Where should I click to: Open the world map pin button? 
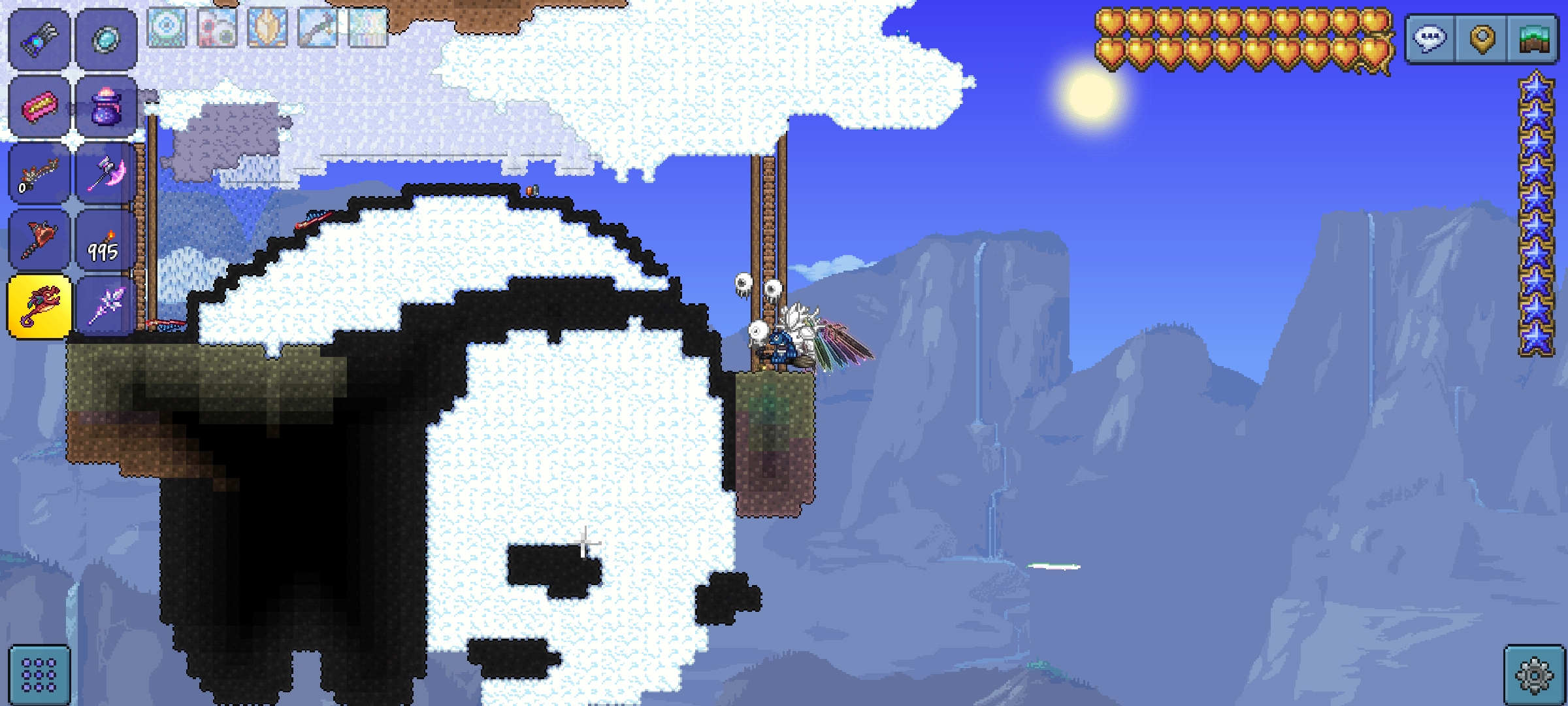pyautogui.click(x=1482, y=39)
